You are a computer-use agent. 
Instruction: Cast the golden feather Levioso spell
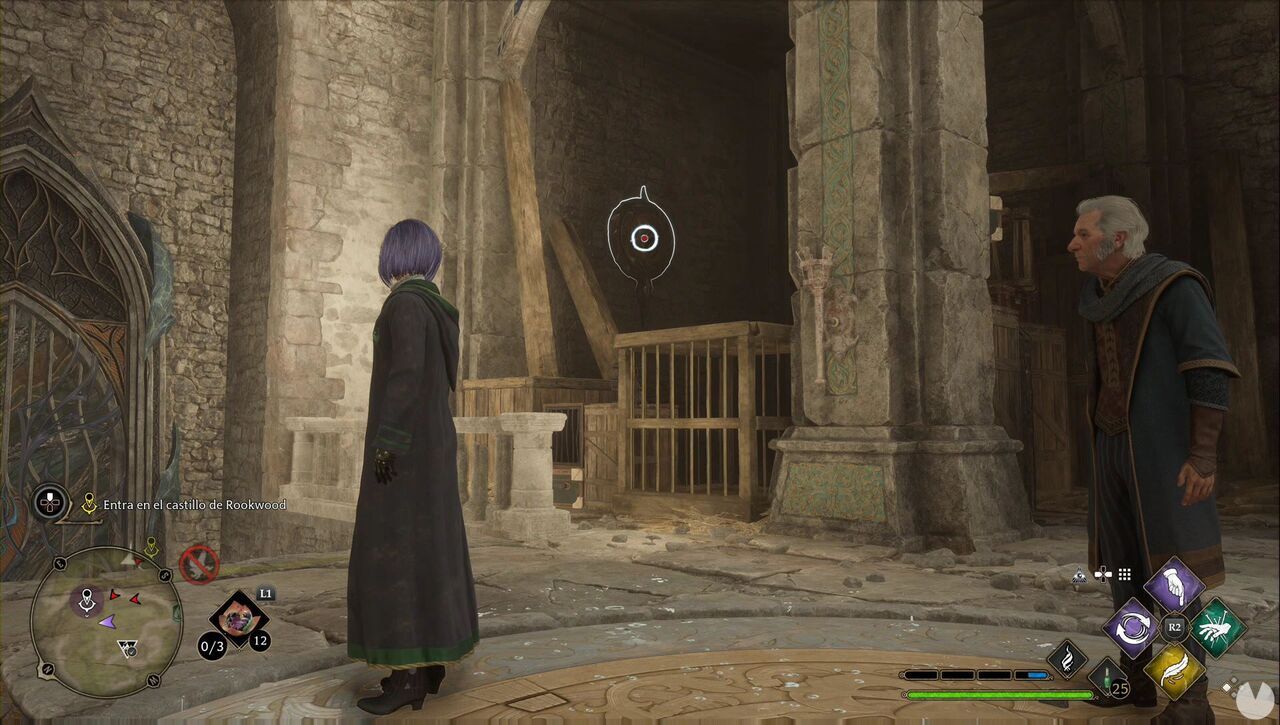pos(1175,668)
